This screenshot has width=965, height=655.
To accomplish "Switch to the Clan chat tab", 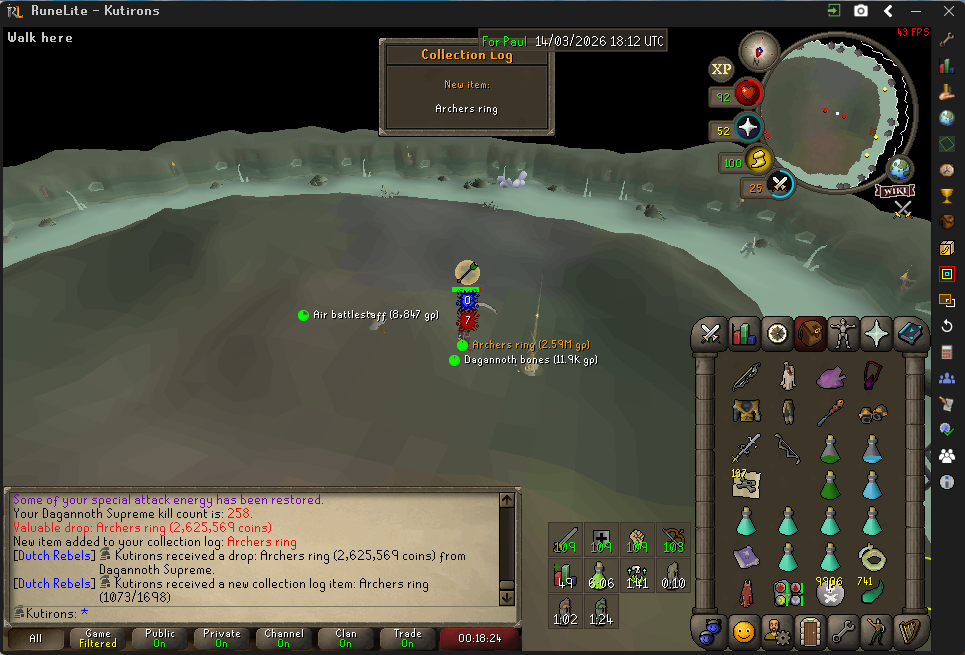I will [345, 638].
